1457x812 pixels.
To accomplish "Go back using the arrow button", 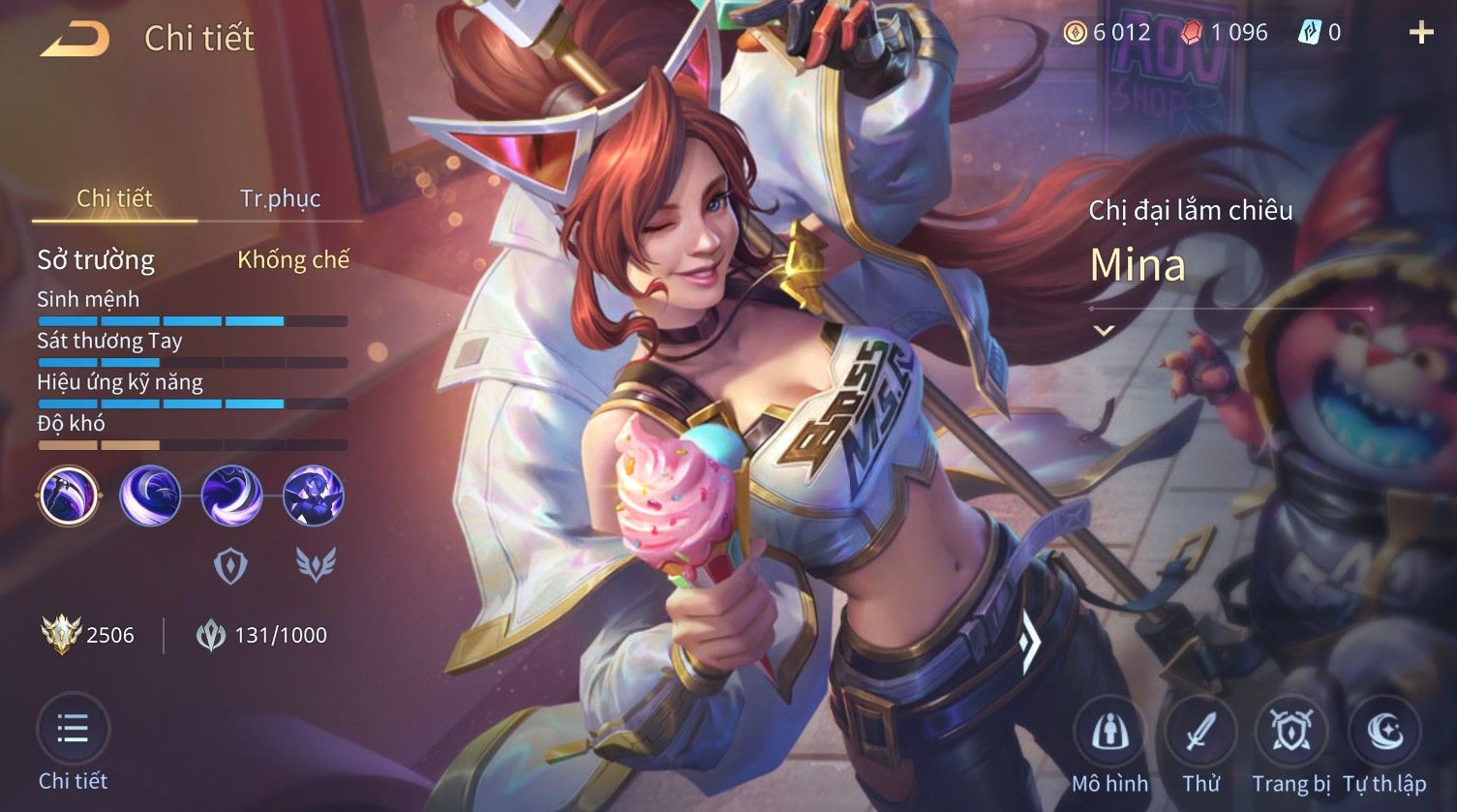I will [75, 39].
